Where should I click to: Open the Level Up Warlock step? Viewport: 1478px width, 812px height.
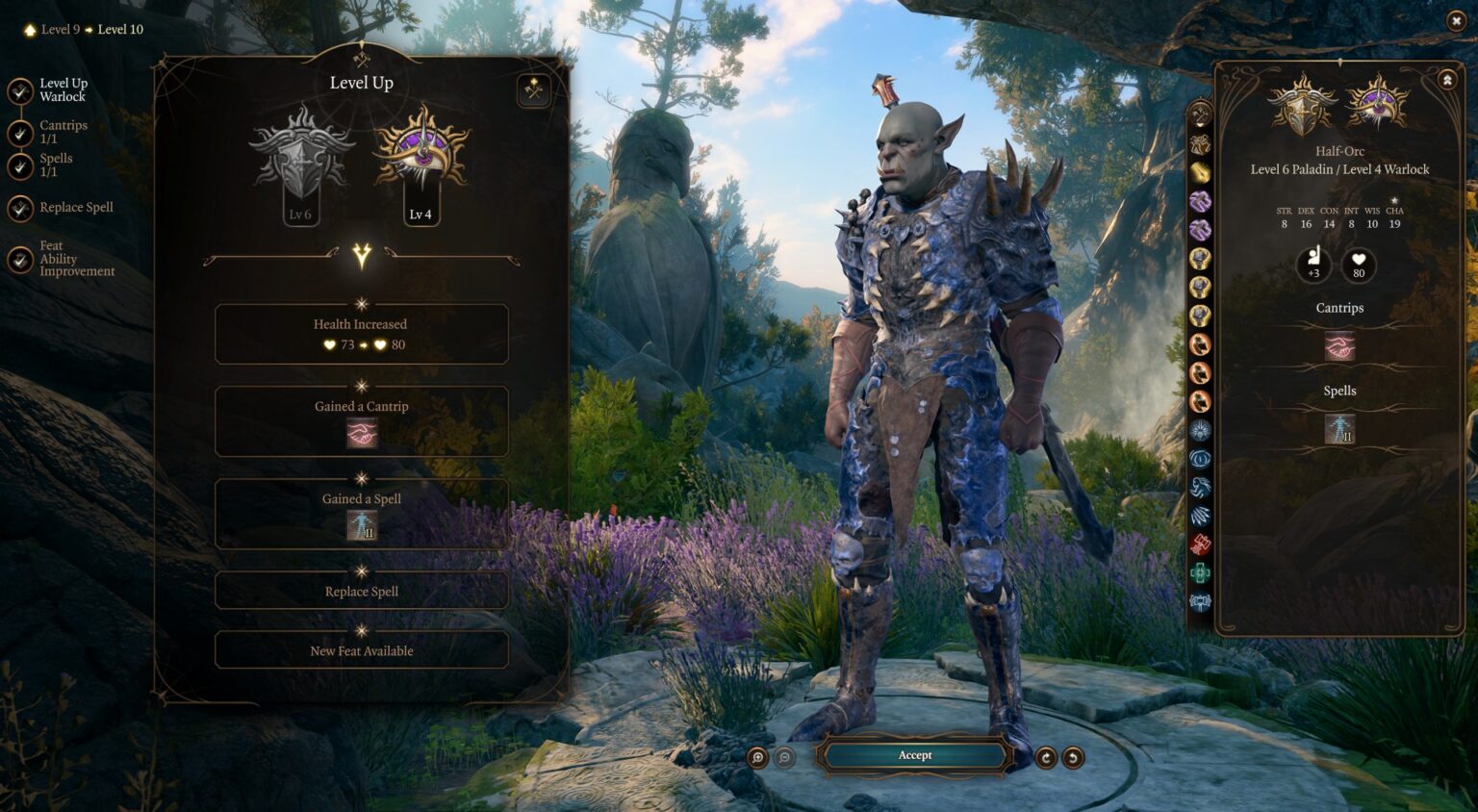pyautogui.click(x=21, y=90)
